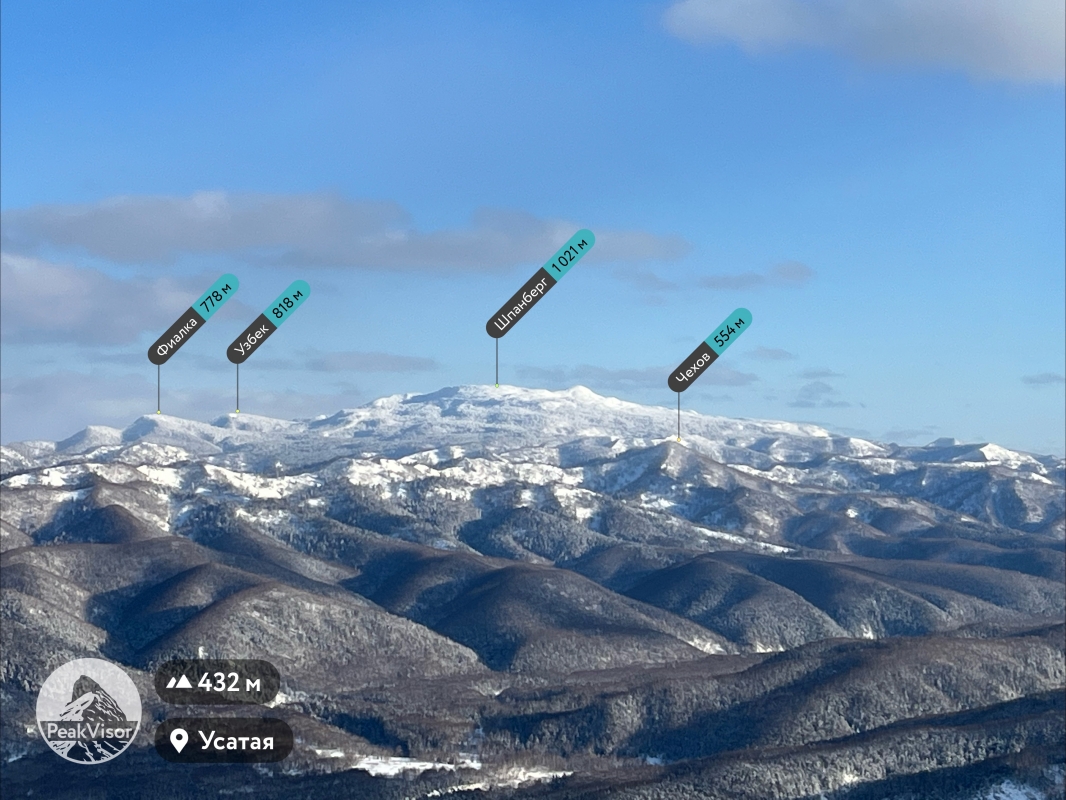
Task: Open the Усатая location tag
Action: (x=224, y=741)
